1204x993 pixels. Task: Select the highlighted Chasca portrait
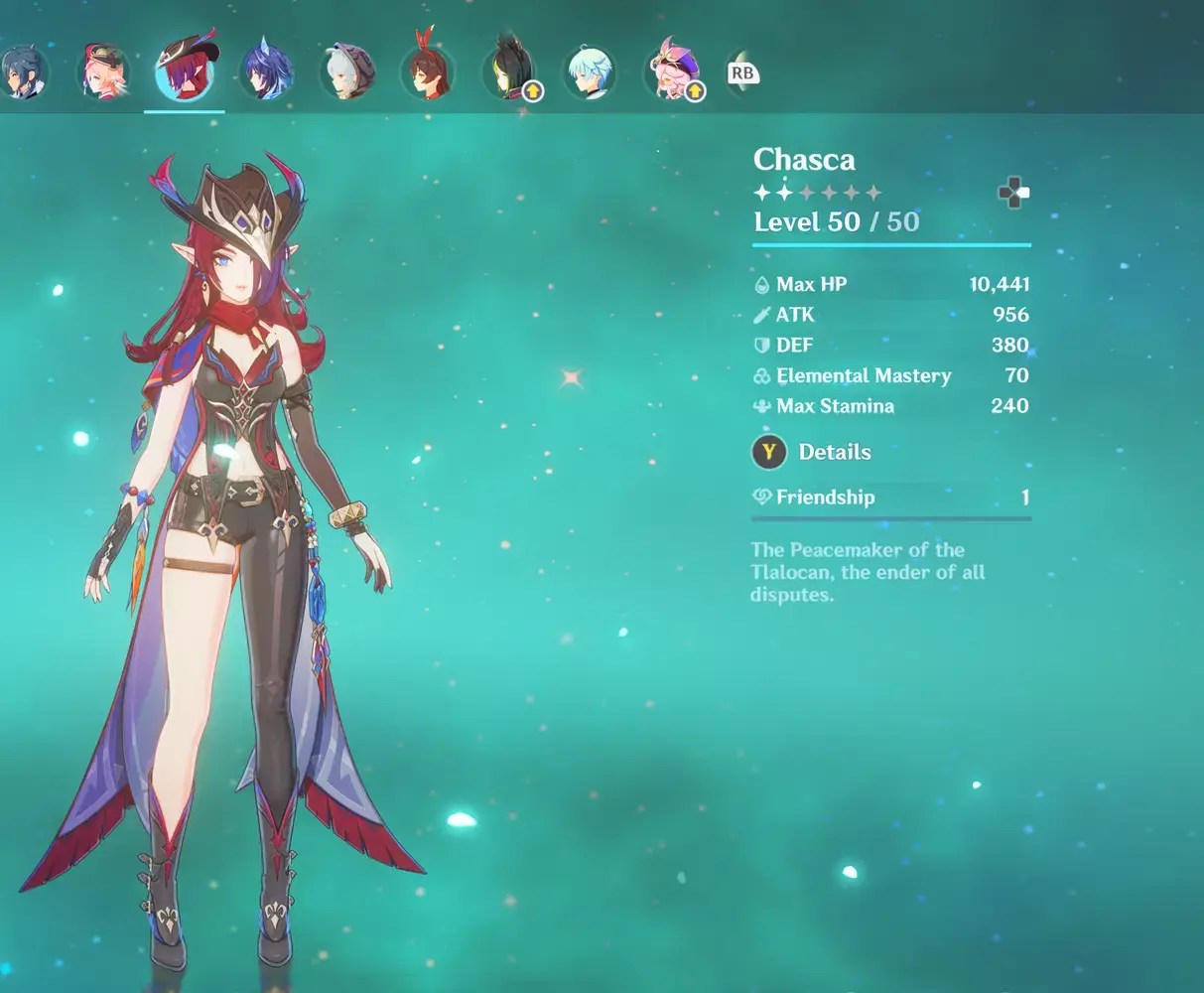click(x=185, y=71)
